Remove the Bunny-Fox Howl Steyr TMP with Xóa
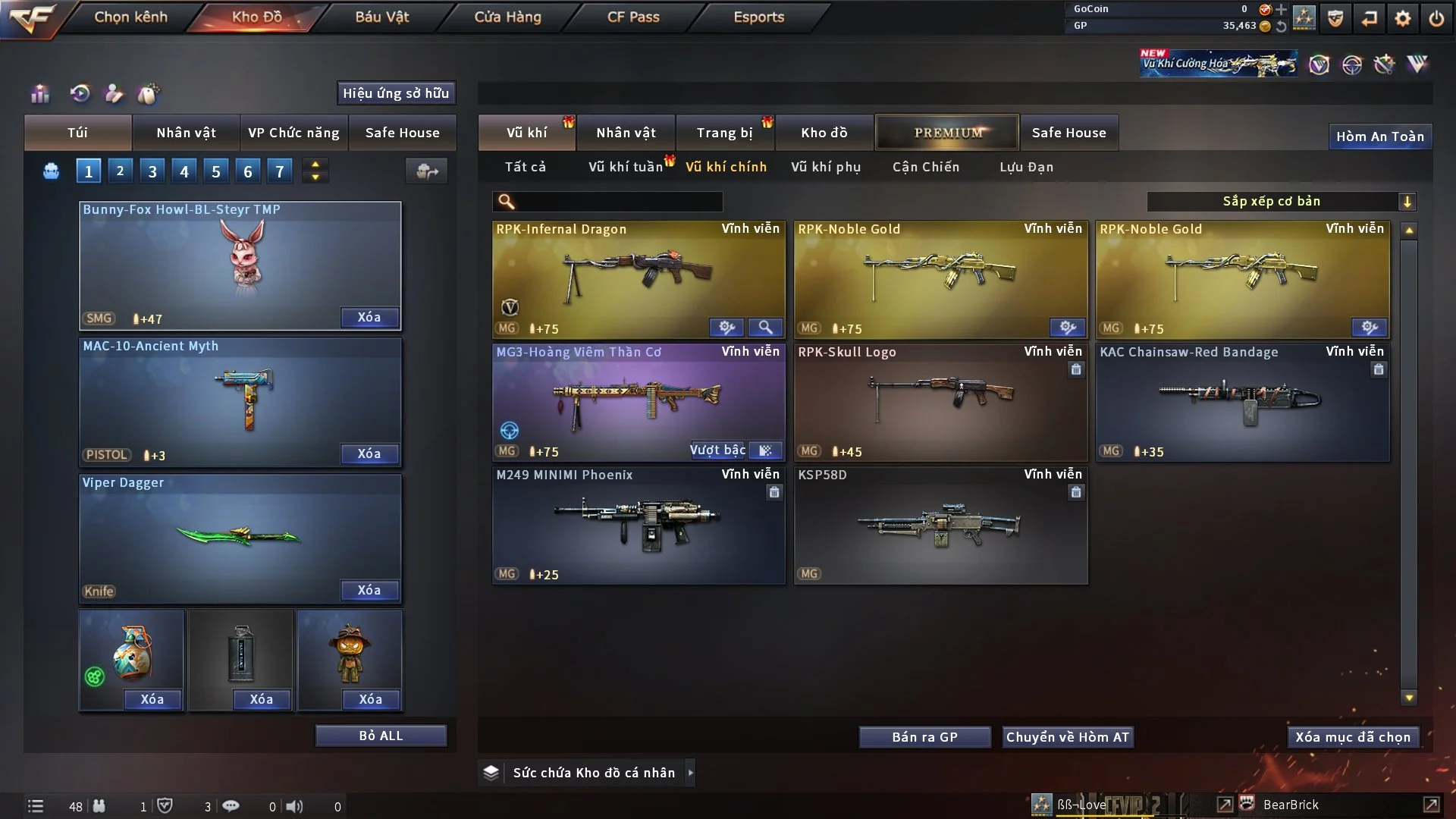The image size is (1456, 819). pyautogui.click(x=369, y=317)
